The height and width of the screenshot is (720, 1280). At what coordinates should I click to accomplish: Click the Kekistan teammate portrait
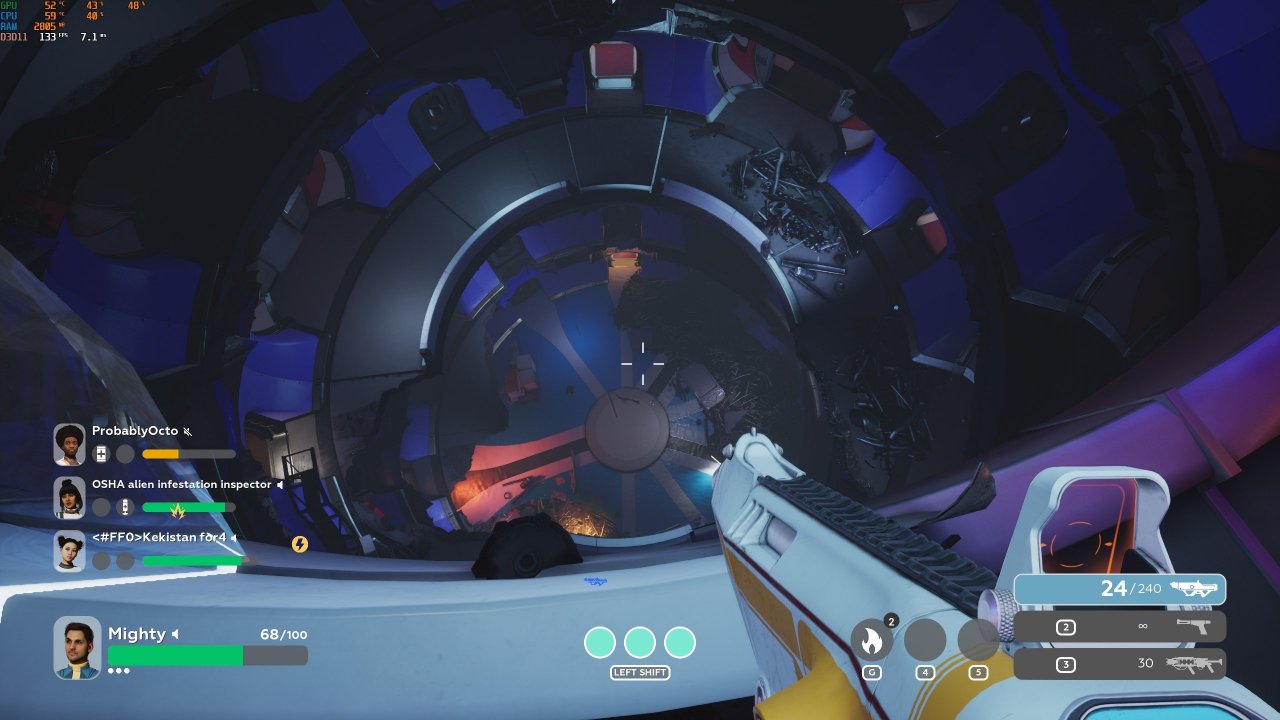[70, 551]
